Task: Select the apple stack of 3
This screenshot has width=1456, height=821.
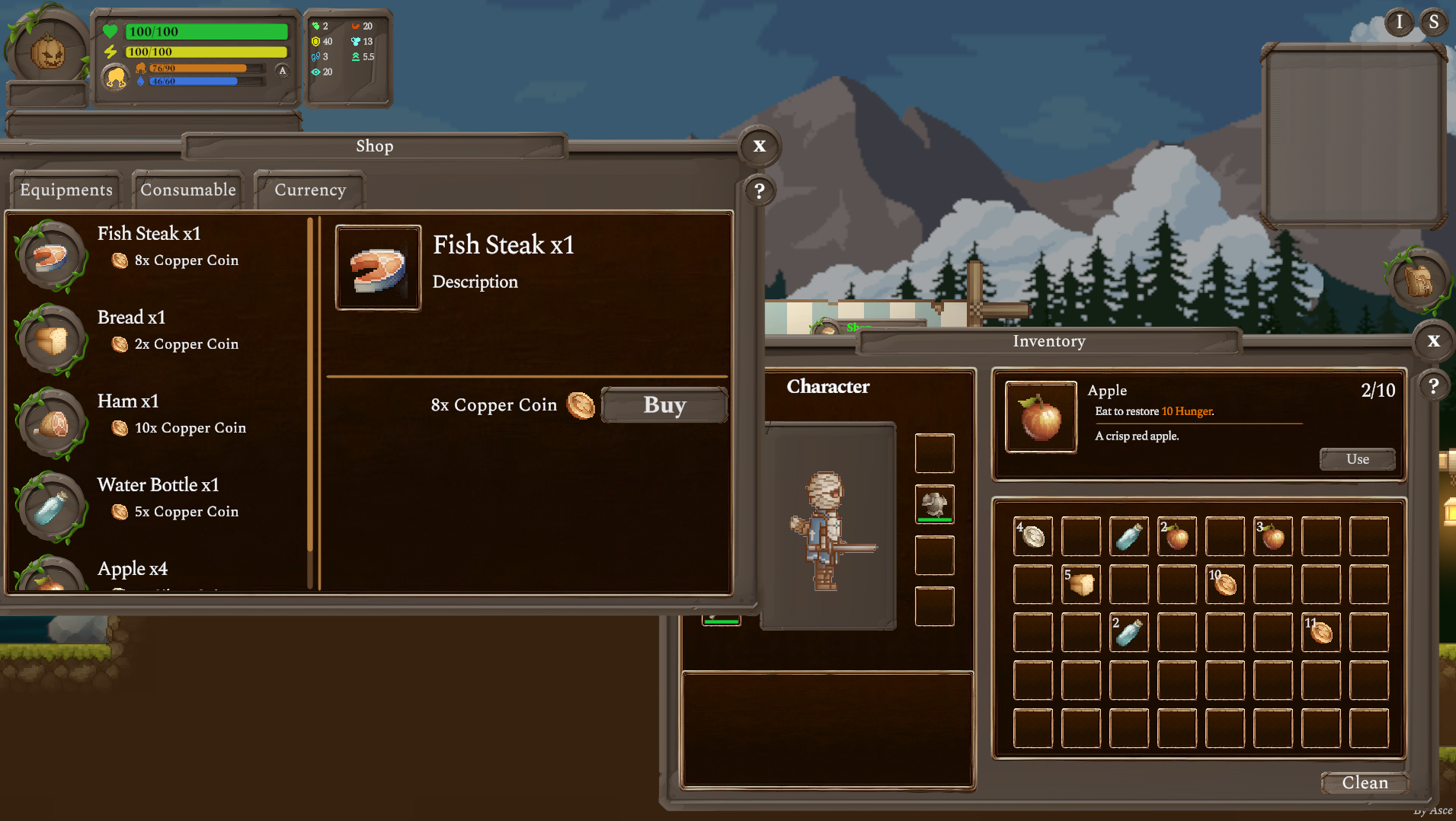Action: tap(1272, 536)
